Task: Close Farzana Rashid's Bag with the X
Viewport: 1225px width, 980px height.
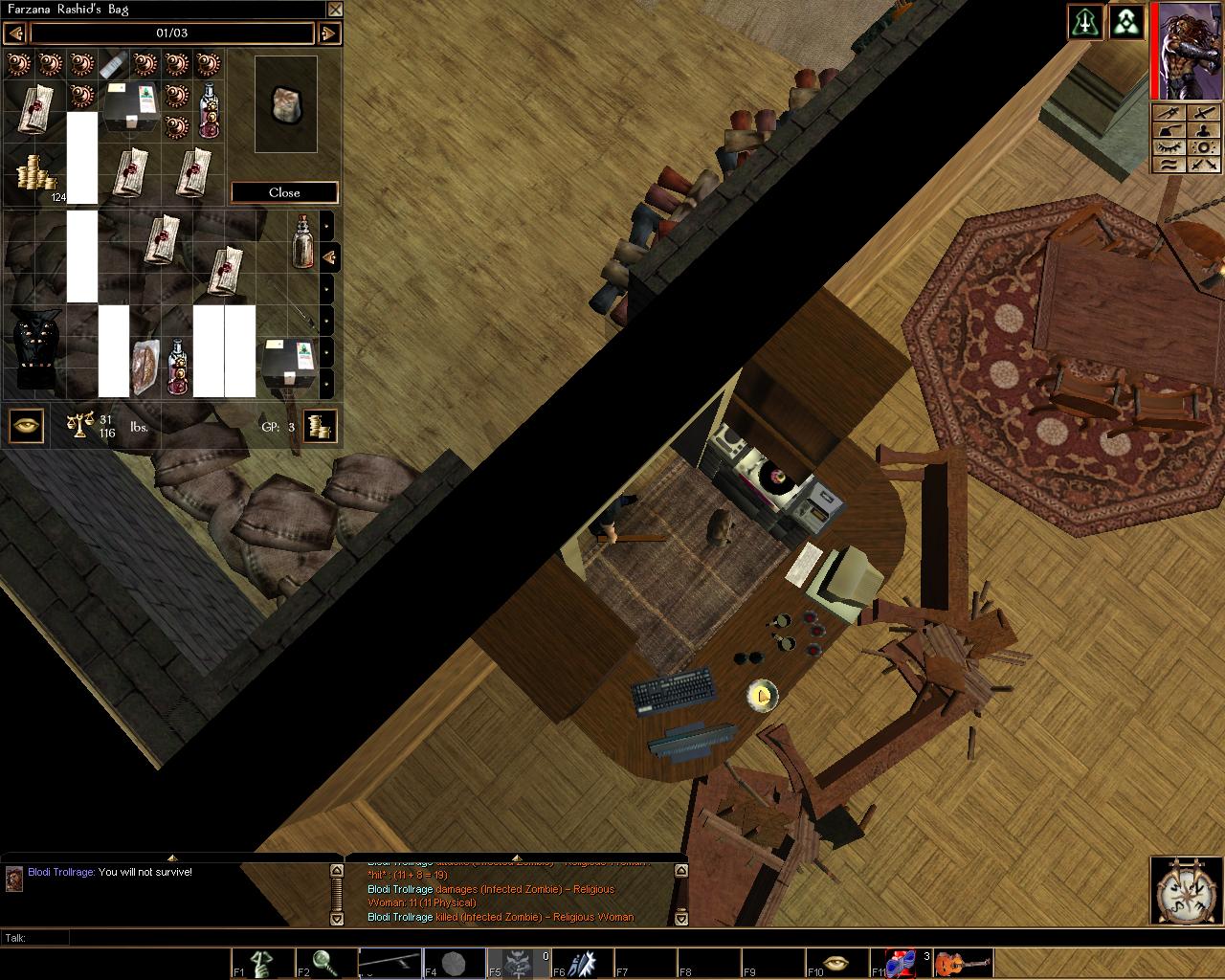Action: (x=335, y=10)
